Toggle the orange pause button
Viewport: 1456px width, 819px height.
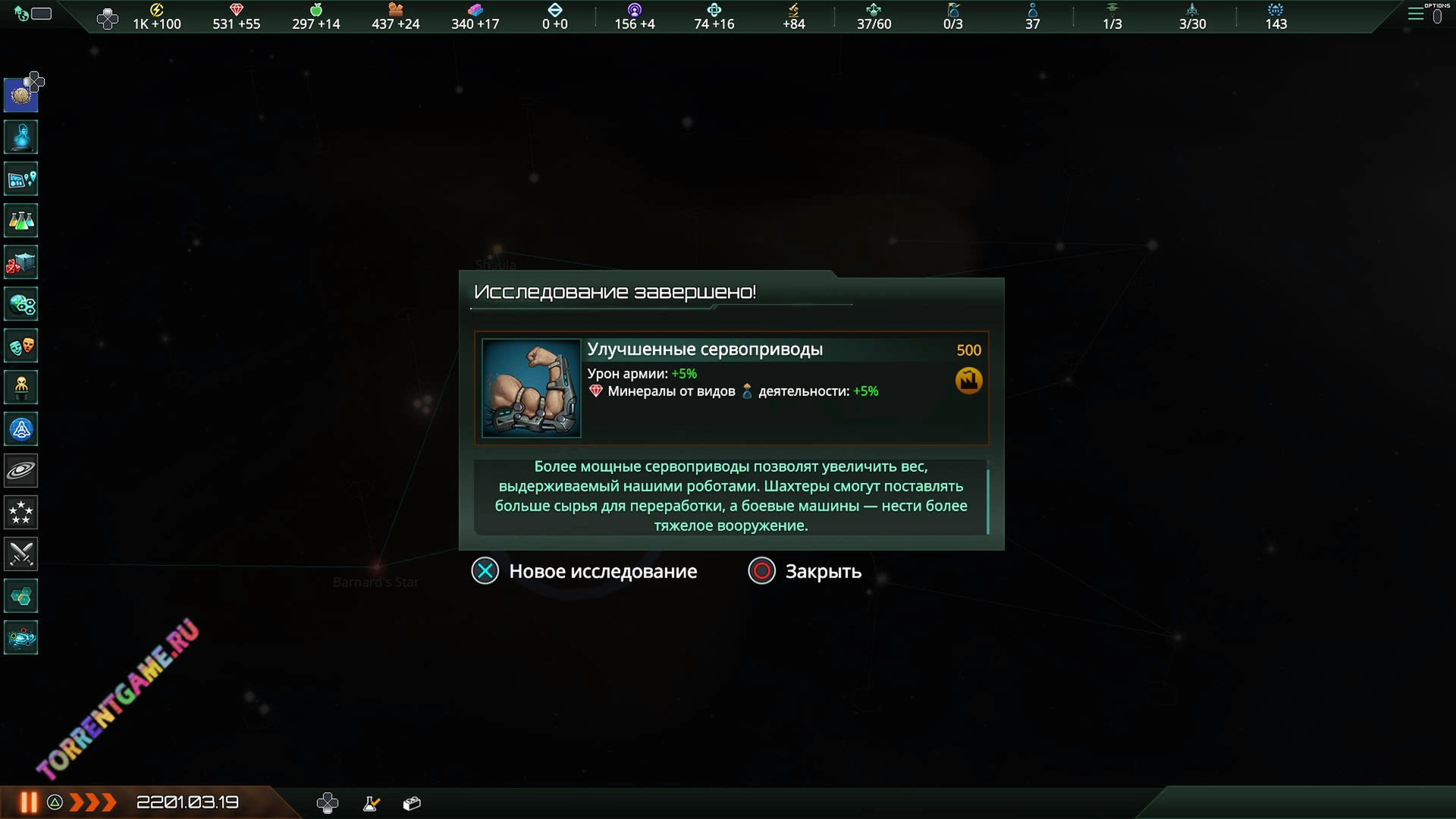[29, 802]
